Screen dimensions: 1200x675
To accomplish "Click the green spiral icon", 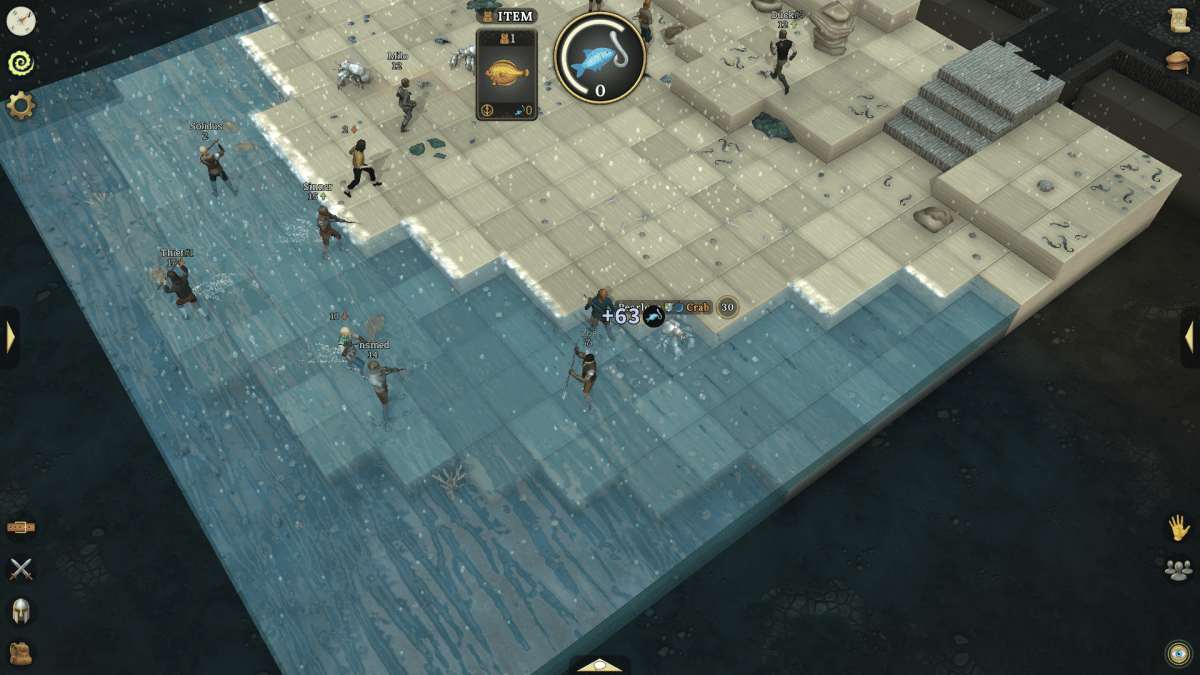I will (x=20, y=63).
